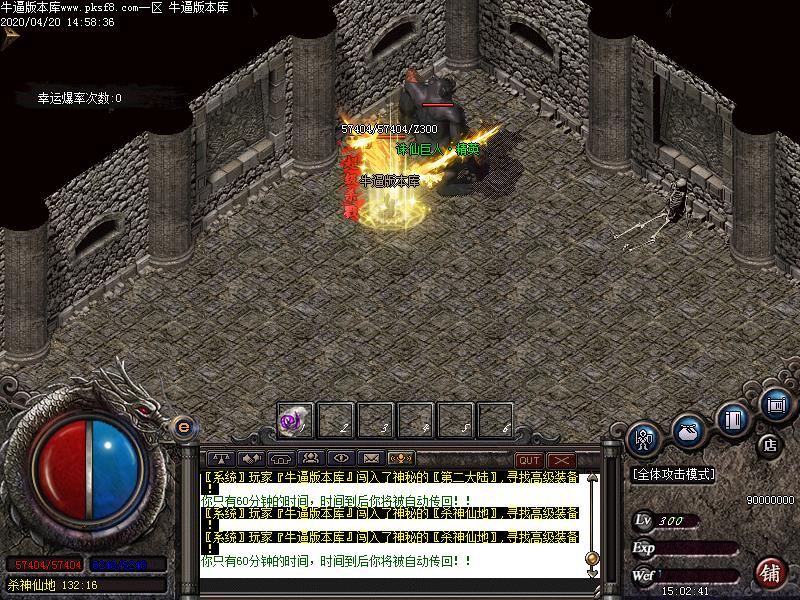Click the telephone icon button
The width and height of the screenshot is (800, 600).
pyautogui.click(x=280, y=459)
